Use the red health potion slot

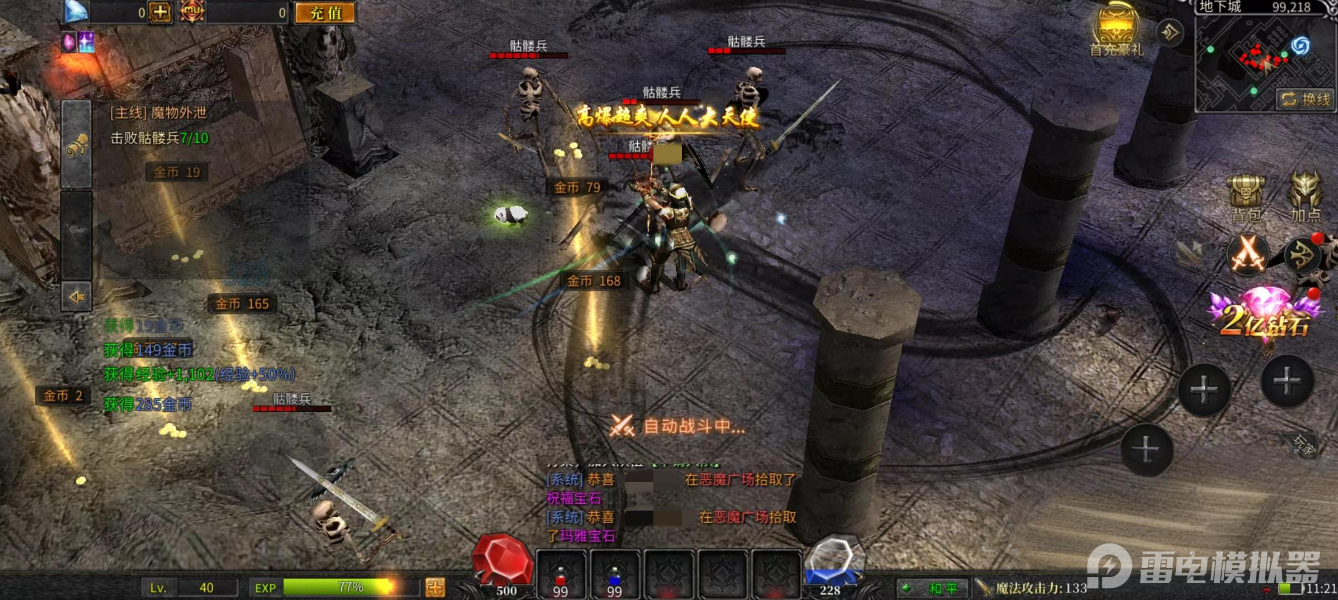[560, 575]
